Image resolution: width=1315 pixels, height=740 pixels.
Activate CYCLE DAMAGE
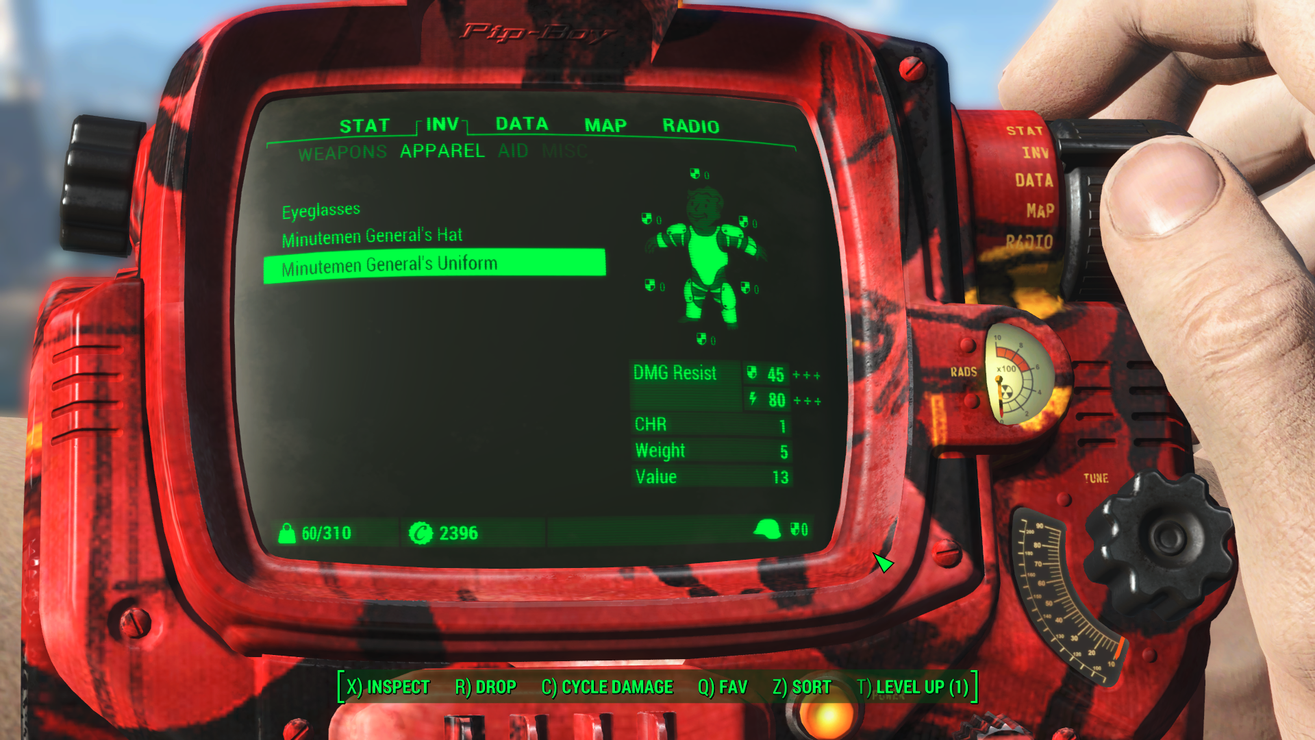click(607, 687)
